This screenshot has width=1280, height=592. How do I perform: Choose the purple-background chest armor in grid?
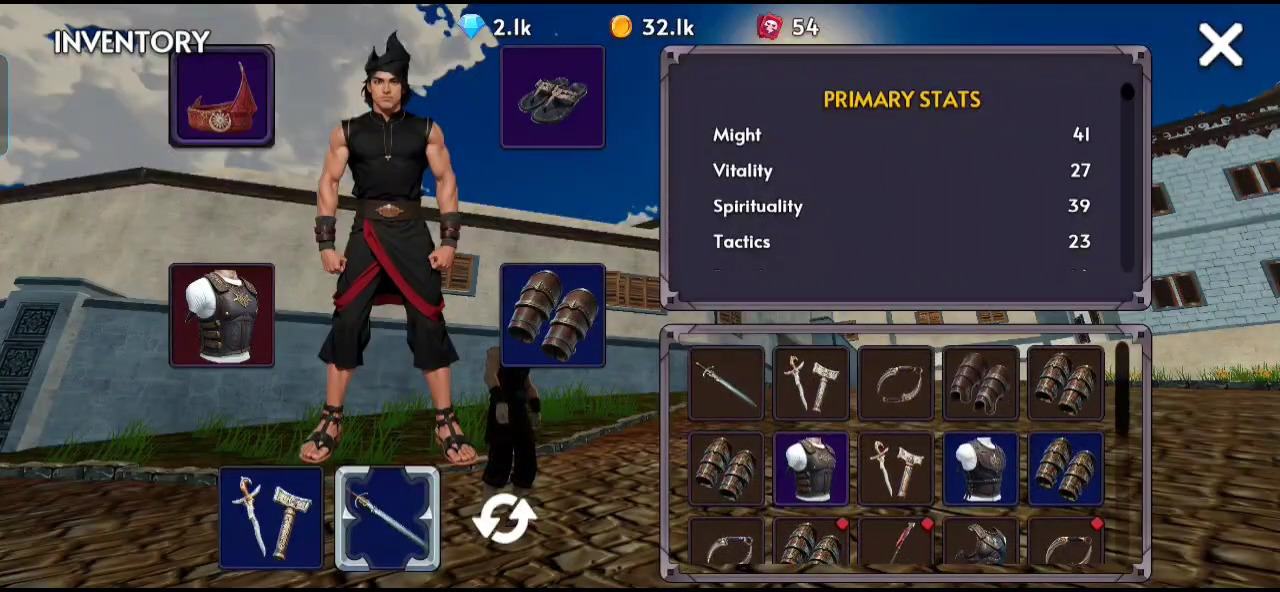point(811,469)
